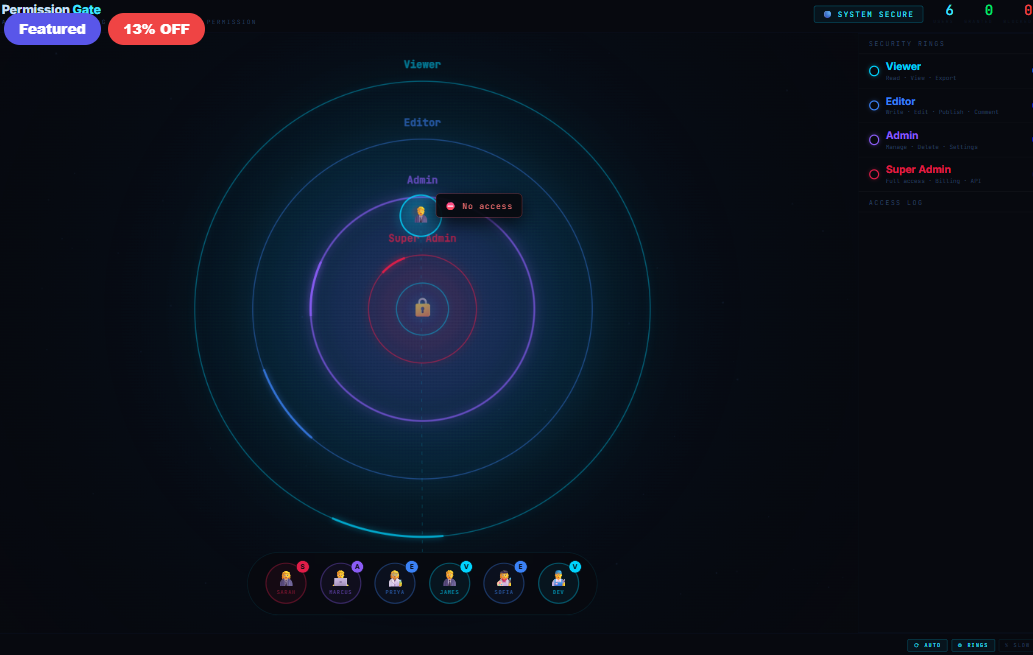Choose Priya from the user tray
The image size is (1033, 655).
[x=395, y=583]
